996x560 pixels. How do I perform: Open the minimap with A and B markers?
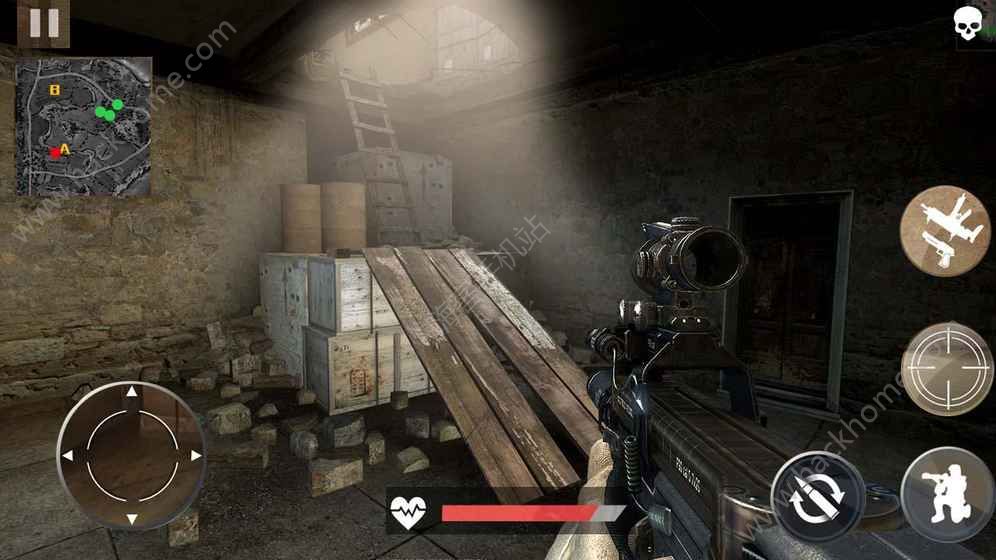[84, 126]
